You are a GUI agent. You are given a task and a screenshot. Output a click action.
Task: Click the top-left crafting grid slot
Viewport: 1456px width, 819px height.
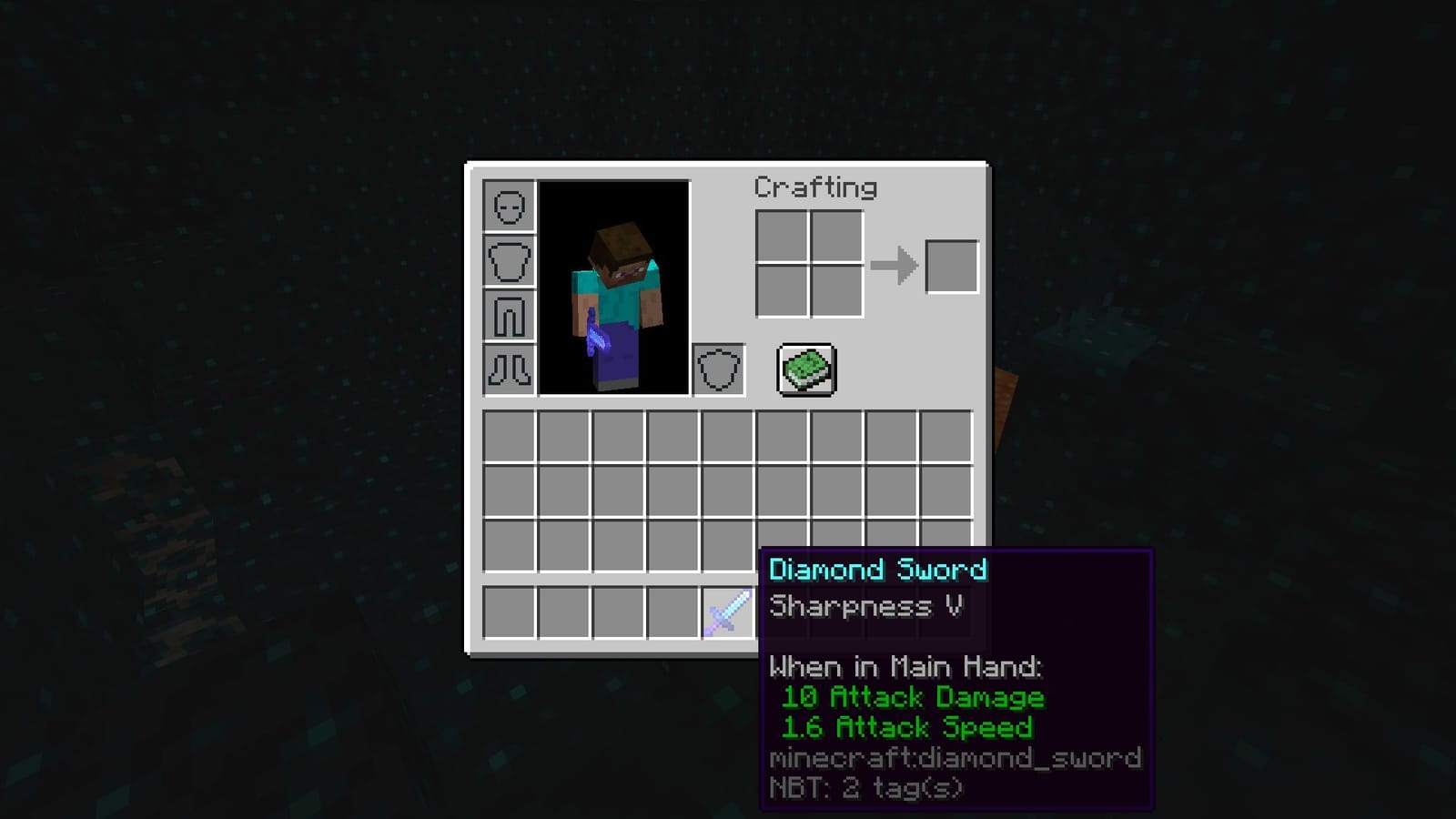point(782,236)
